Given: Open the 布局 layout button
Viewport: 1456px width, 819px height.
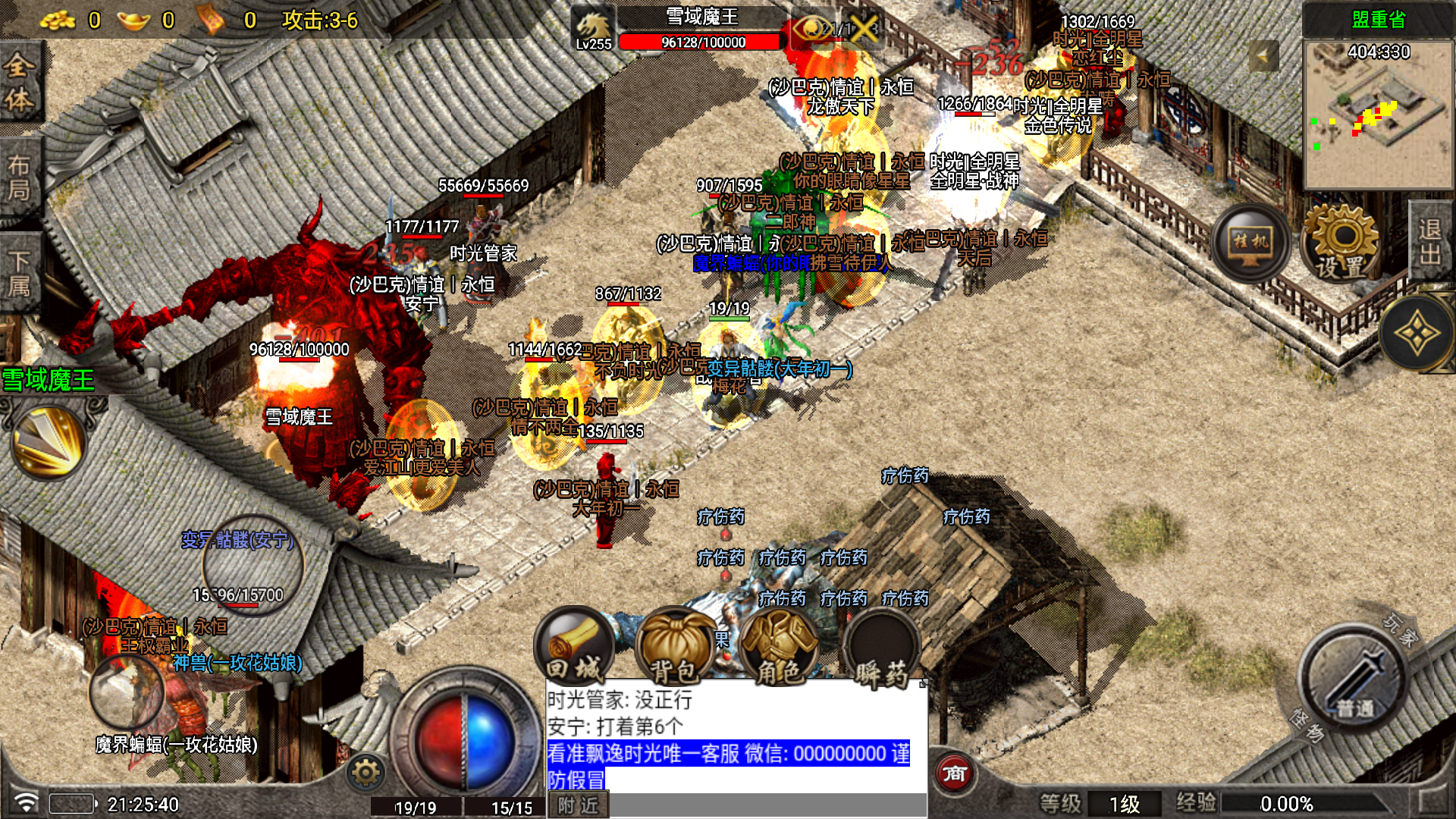Looking at the screenshot, I should (19, 178).
